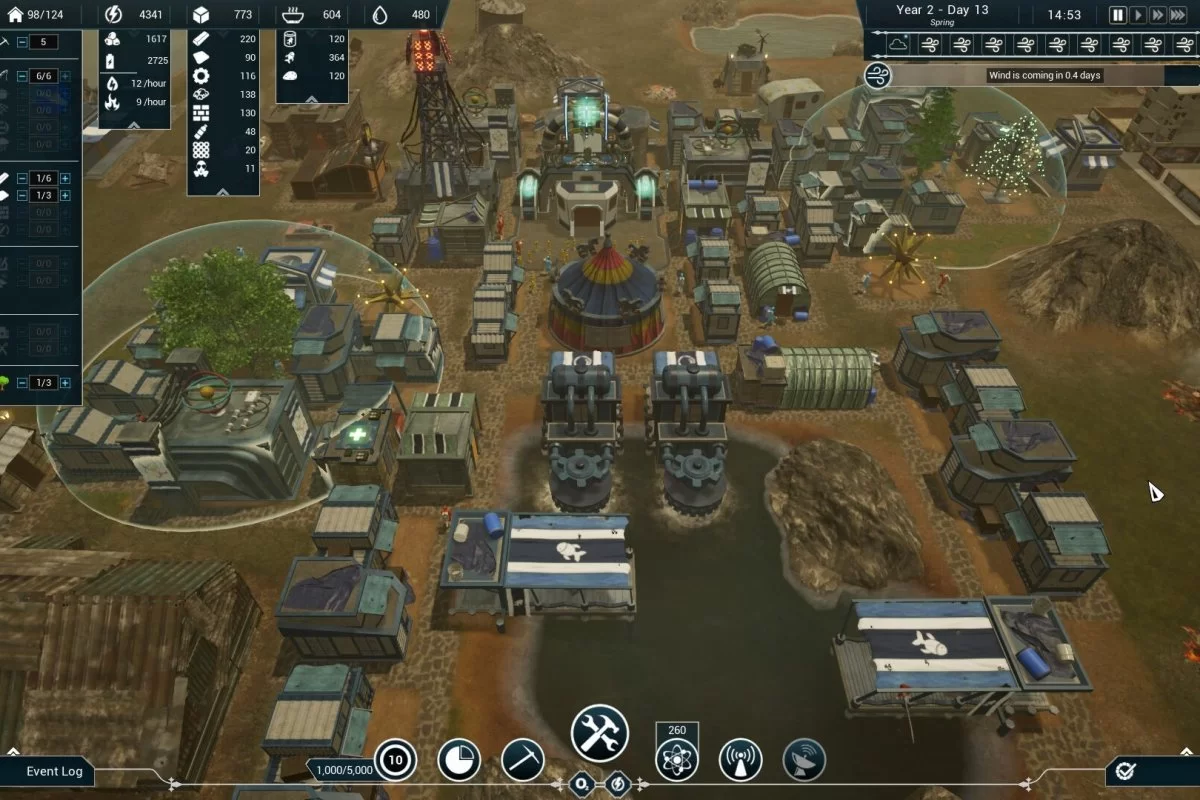Set the game to normal play speed
The height and width of the screenshot is (800, 1200).
(1137, 15)
